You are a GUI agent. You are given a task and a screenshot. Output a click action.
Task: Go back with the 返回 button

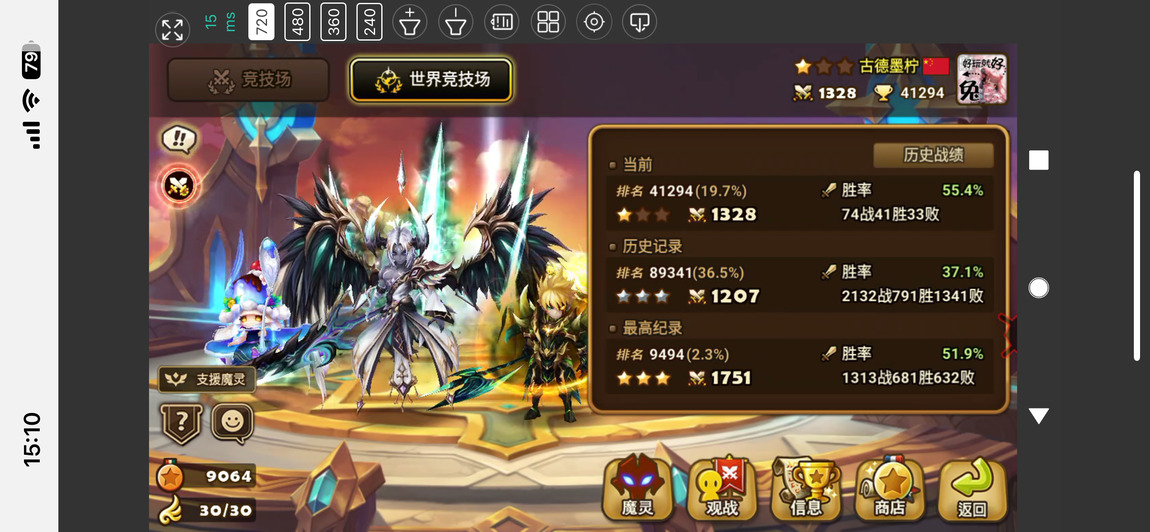972,489
